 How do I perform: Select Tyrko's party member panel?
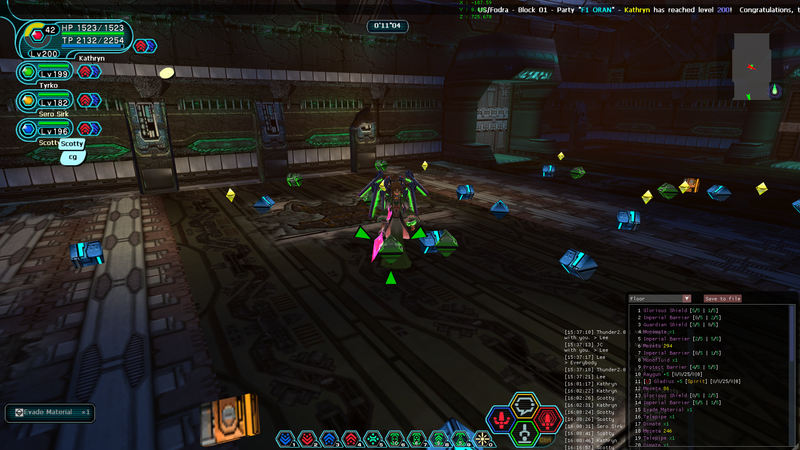45,73
